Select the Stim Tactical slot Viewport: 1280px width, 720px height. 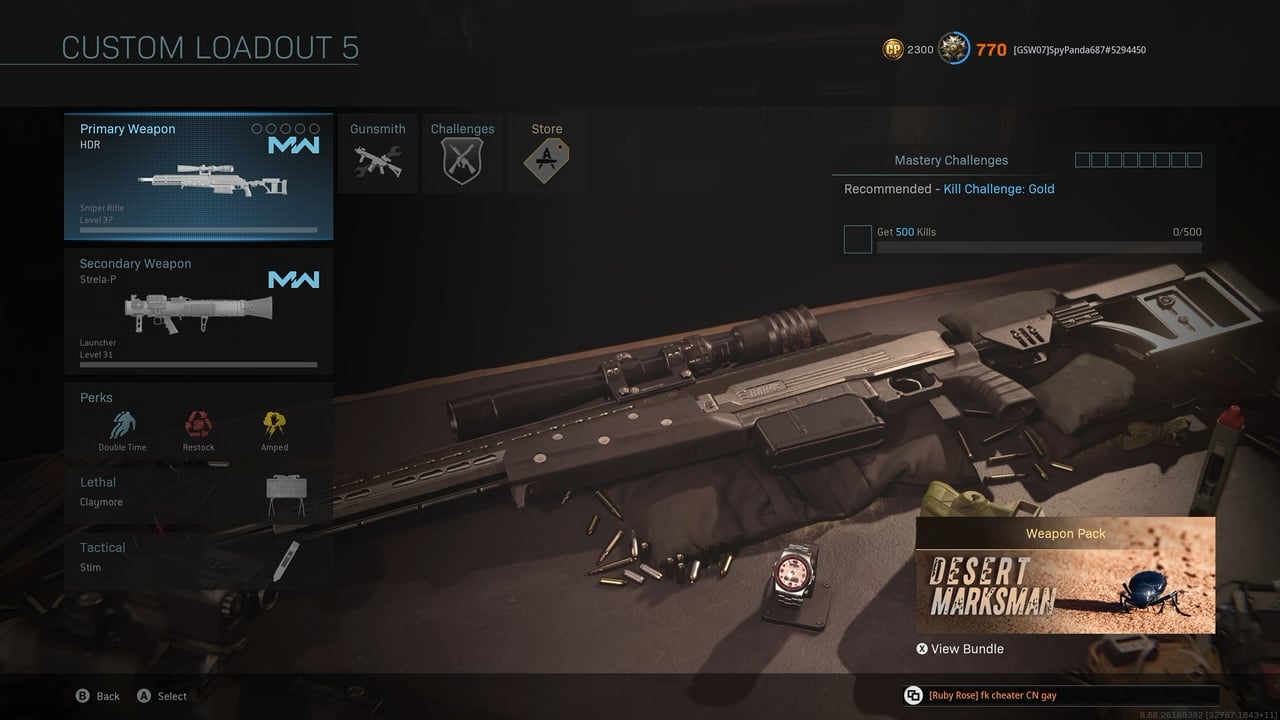pyautogui.click(x=198, y=558)
